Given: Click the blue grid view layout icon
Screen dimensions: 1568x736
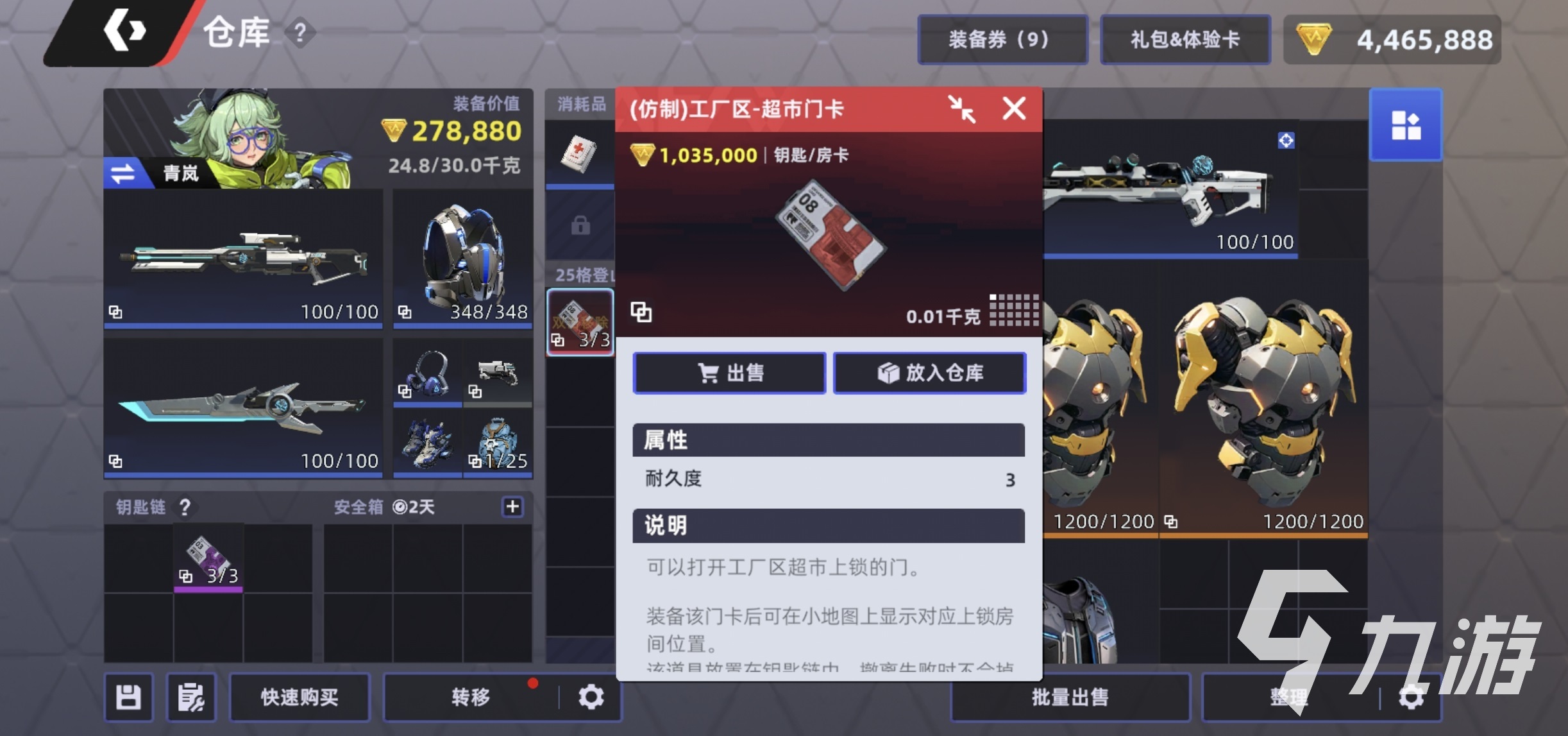Looking at the screenshot, I should (1406, 124).
